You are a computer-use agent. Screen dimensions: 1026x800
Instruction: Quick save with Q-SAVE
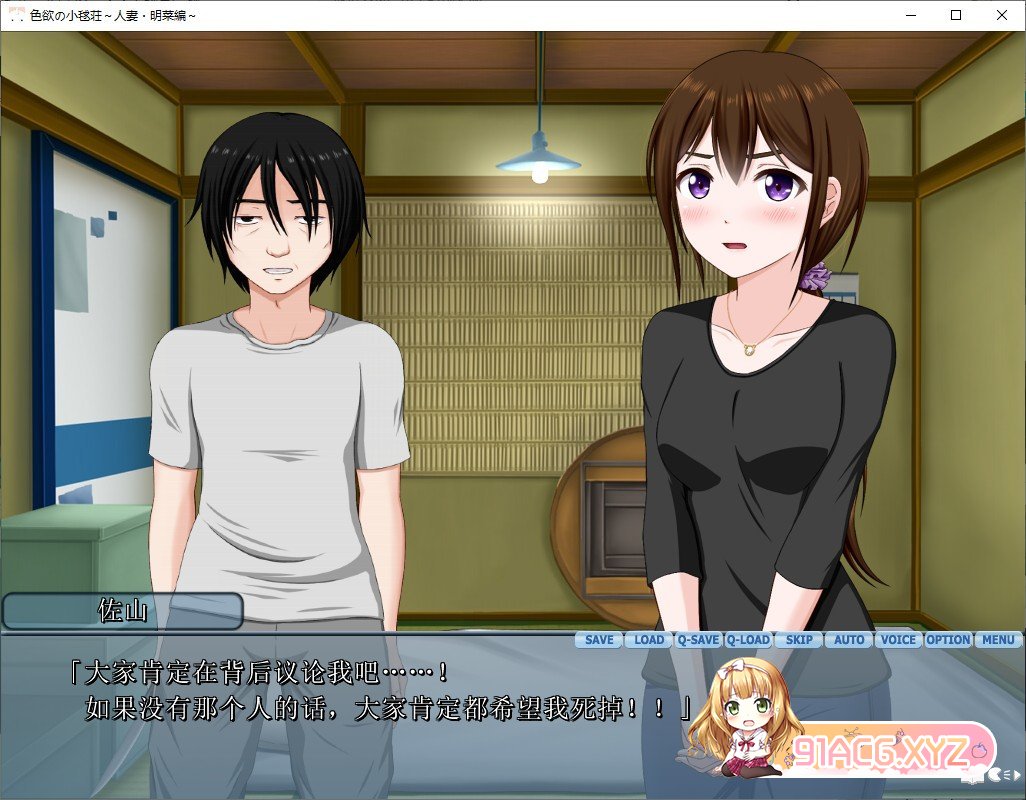point(698,640)
